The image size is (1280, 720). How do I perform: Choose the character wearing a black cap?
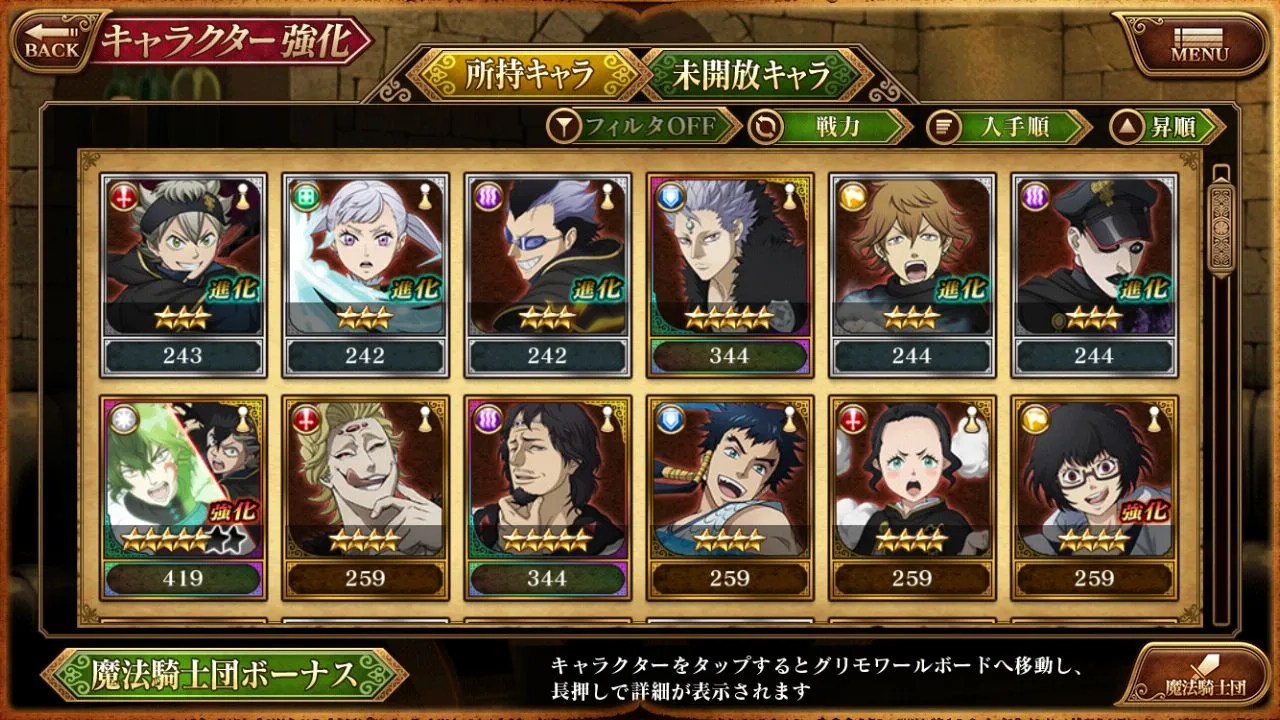click(1094, 274)
